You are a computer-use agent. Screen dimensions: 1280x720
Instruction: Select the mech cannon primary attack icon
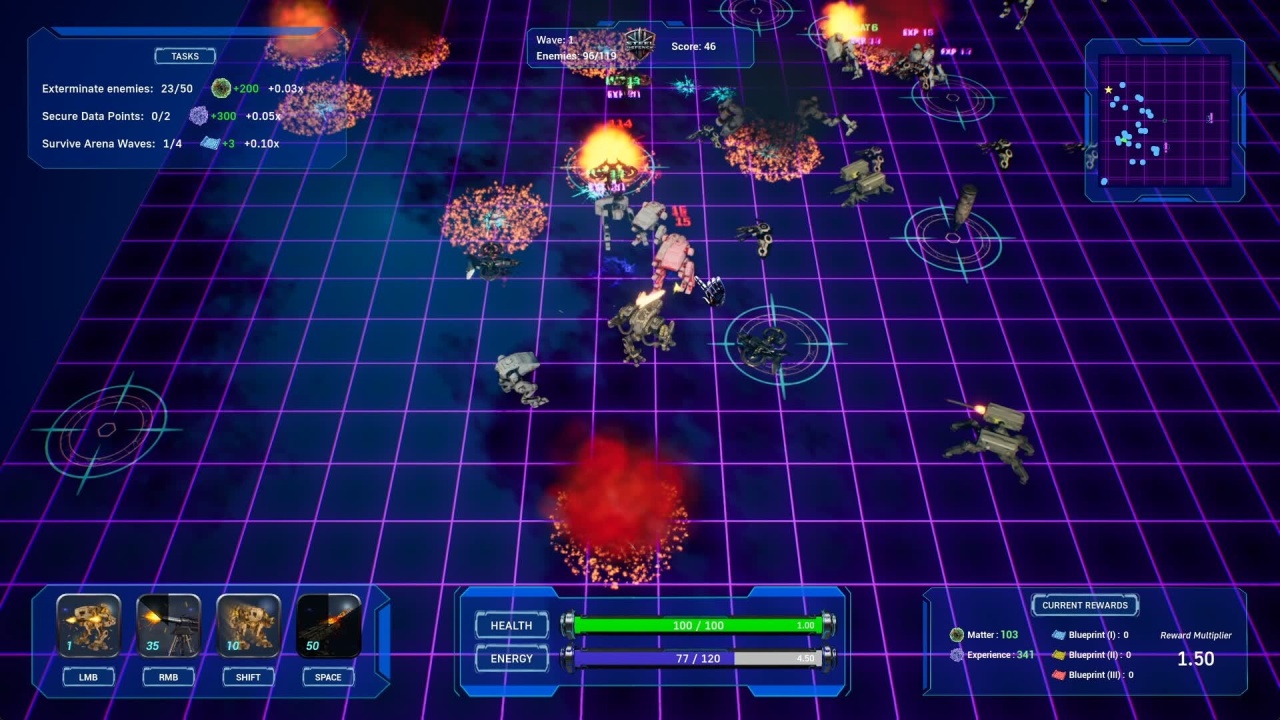click(x=89, y=626)
